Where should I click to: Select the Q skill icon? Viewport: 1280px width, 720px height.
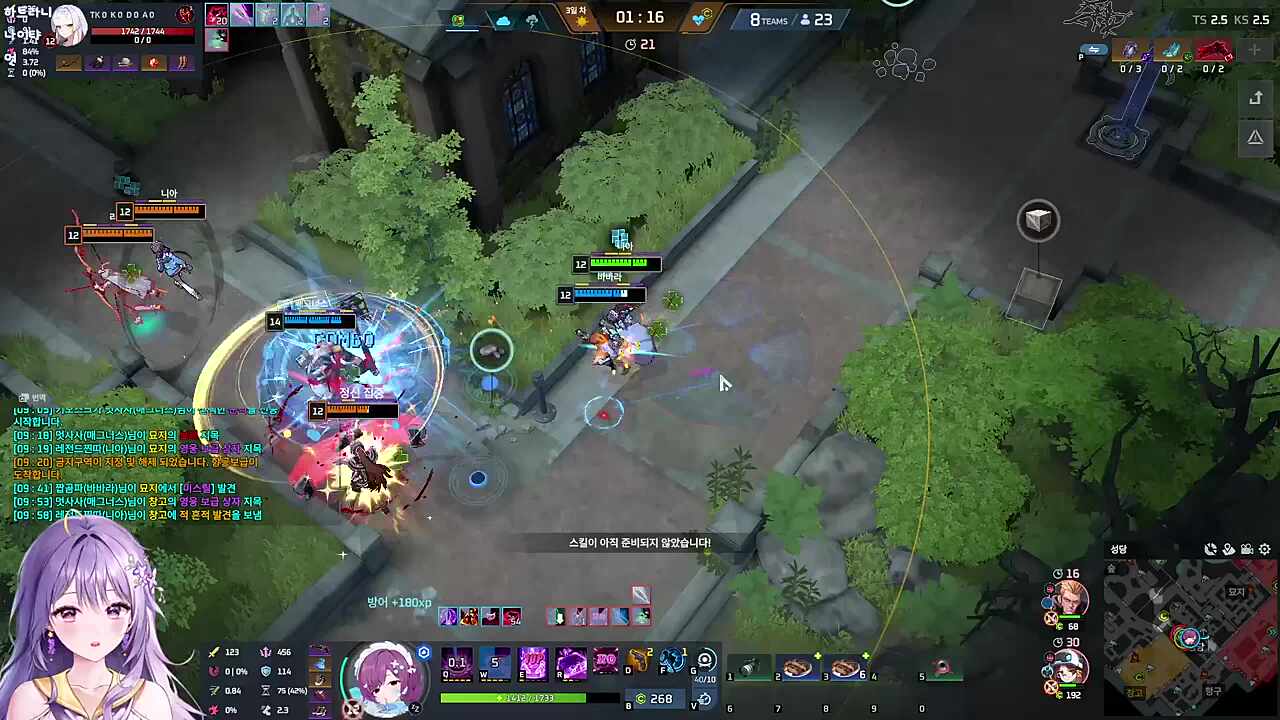coord(455,663)
